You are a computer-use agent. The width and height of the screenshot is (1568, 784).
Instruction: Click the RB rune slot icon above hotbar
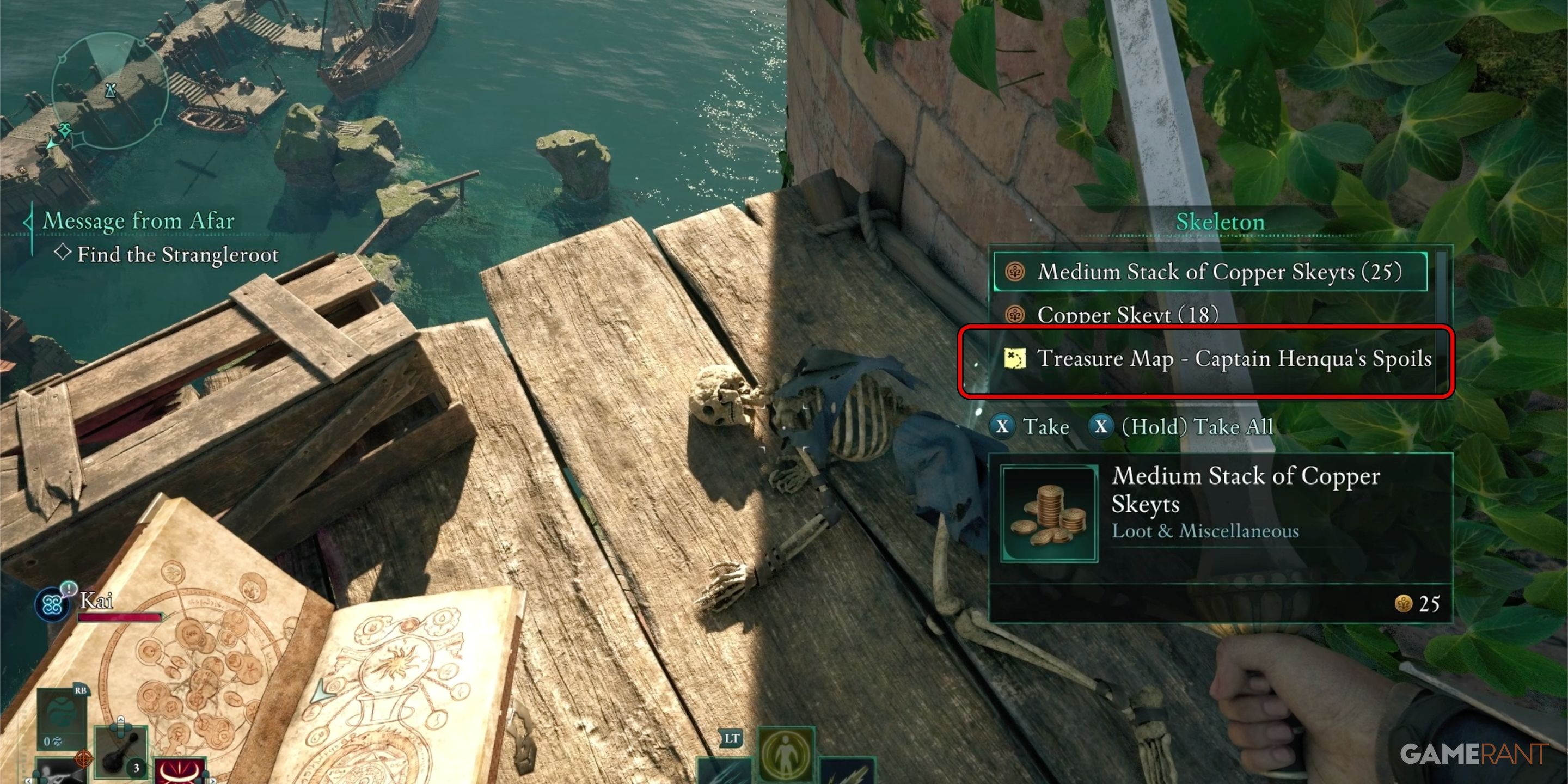click(x=81, y=691)
